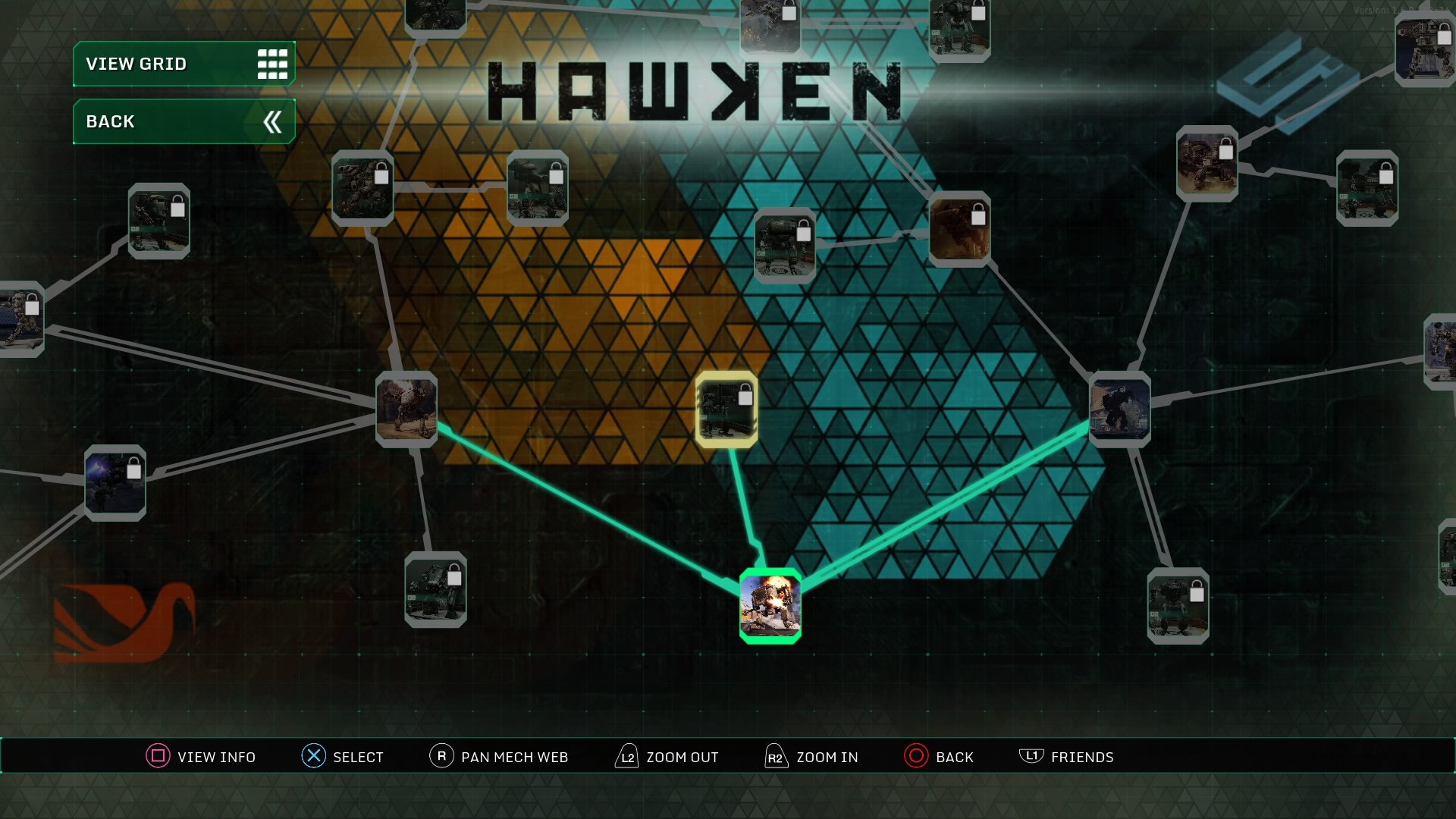Open the locked mech thumbnail below the left mech
The height and width of the screenshot is (819, 1456).
[x=434, y=591]
